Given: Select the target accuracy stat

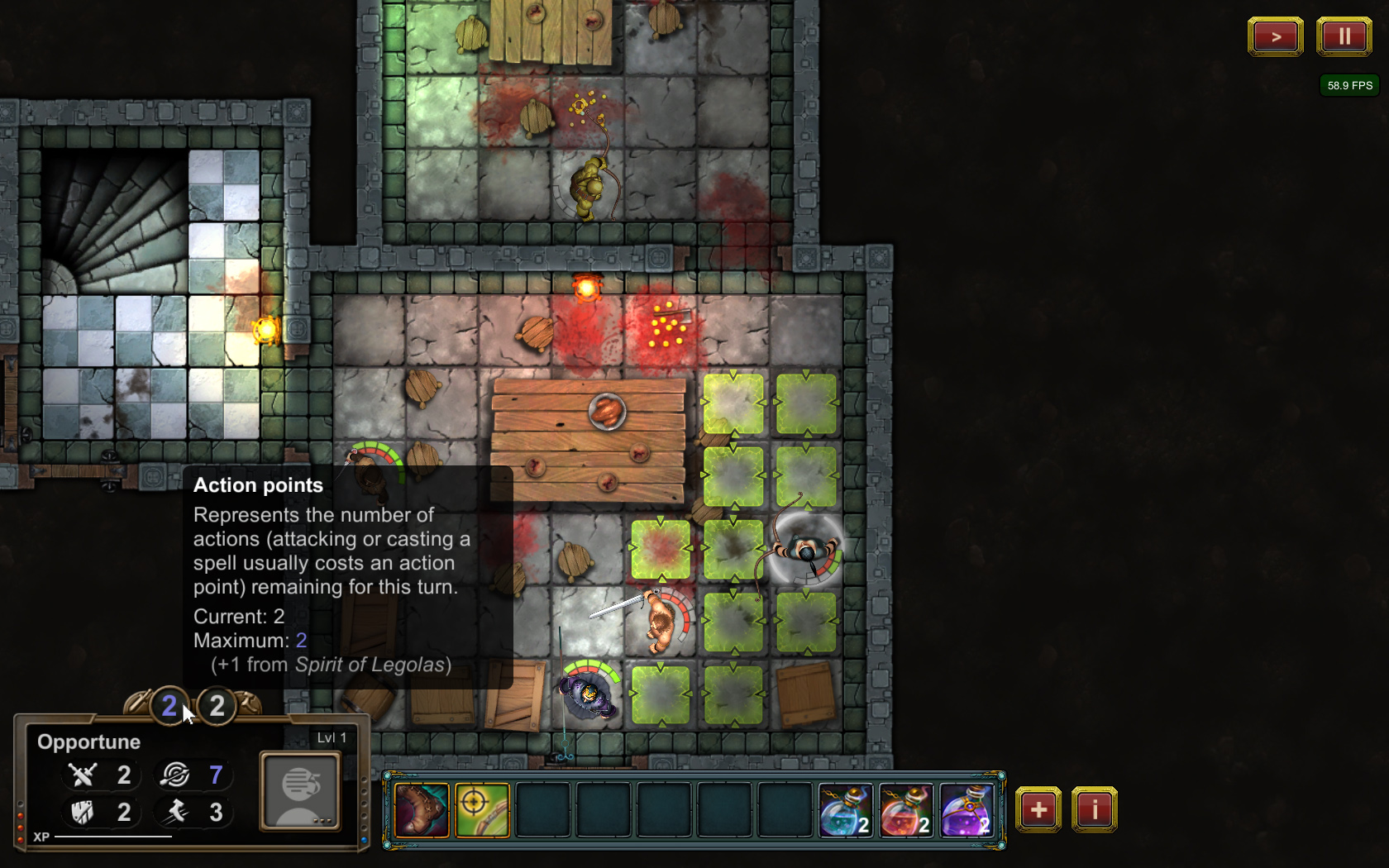Looking at the screenshot, I should coord(175,775).
